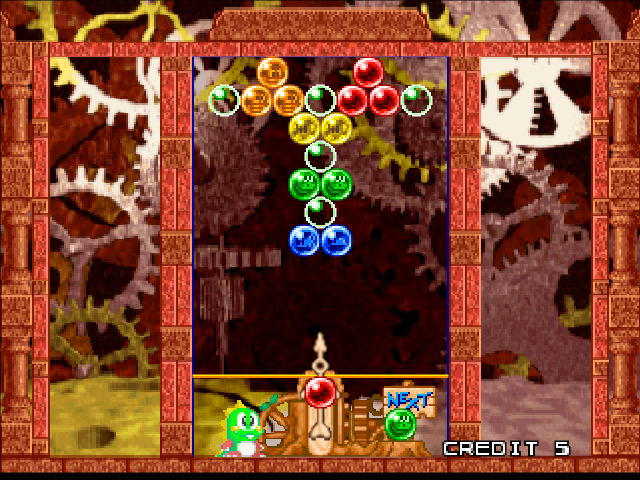Select the green bubble under the NEXT sign
The height and width of the screenshot is (480, 640).
pyautogui.click(x=400, y=424)
